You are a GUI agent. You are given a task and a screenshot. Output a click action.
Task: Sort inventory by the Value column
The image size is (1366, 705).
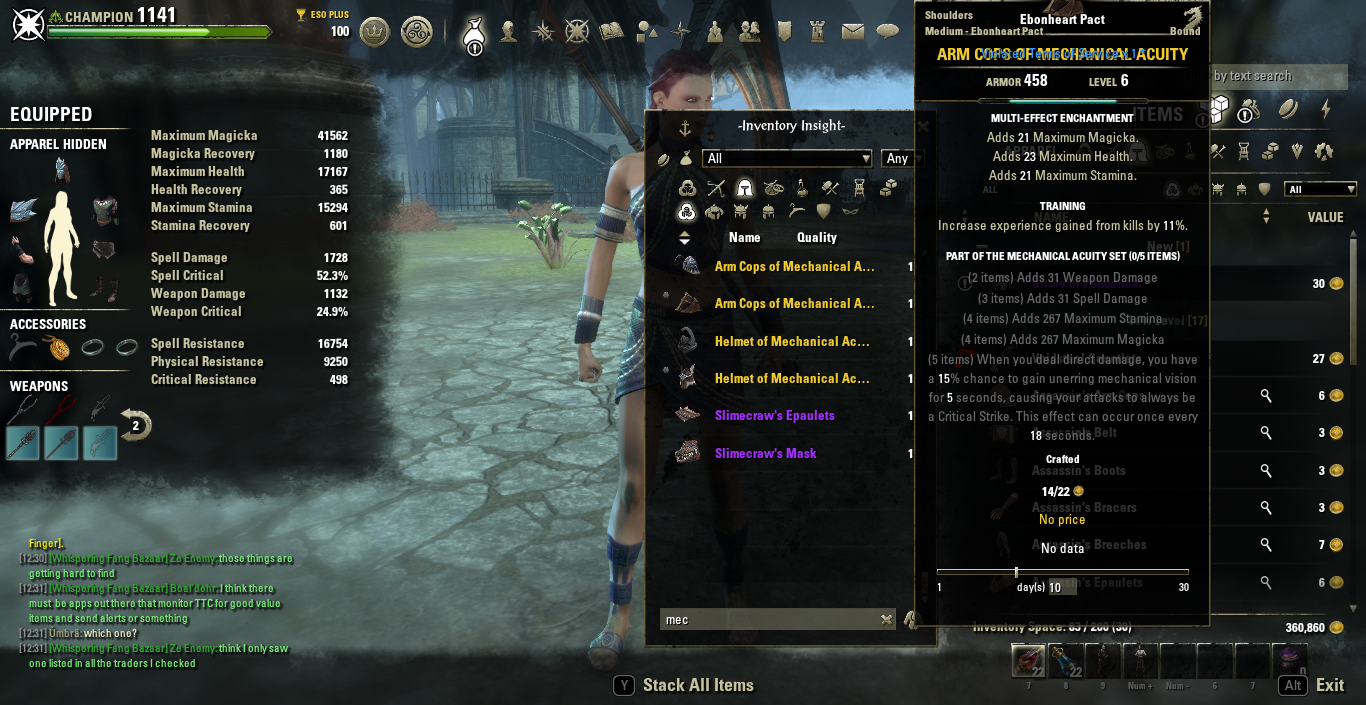click(x=1325, y=217)
